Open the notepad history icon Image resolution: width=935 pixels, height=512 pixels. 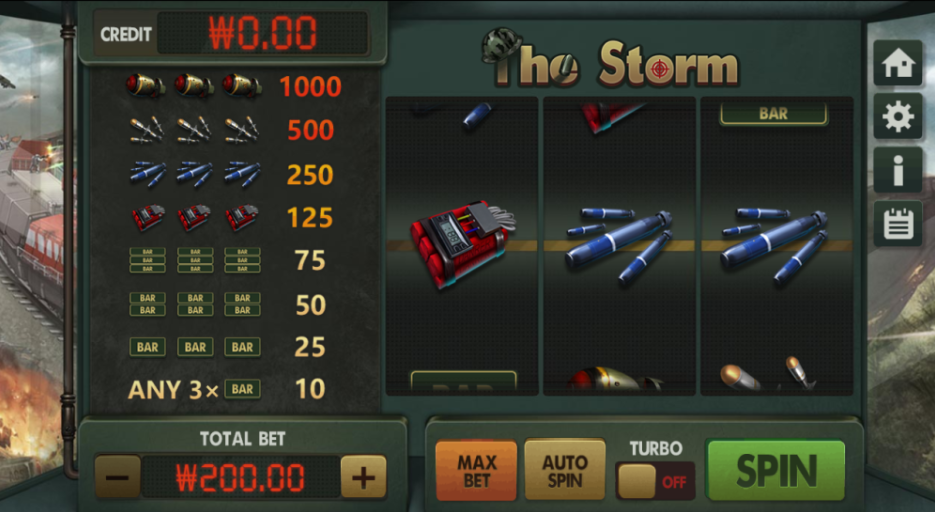(897, 224)
